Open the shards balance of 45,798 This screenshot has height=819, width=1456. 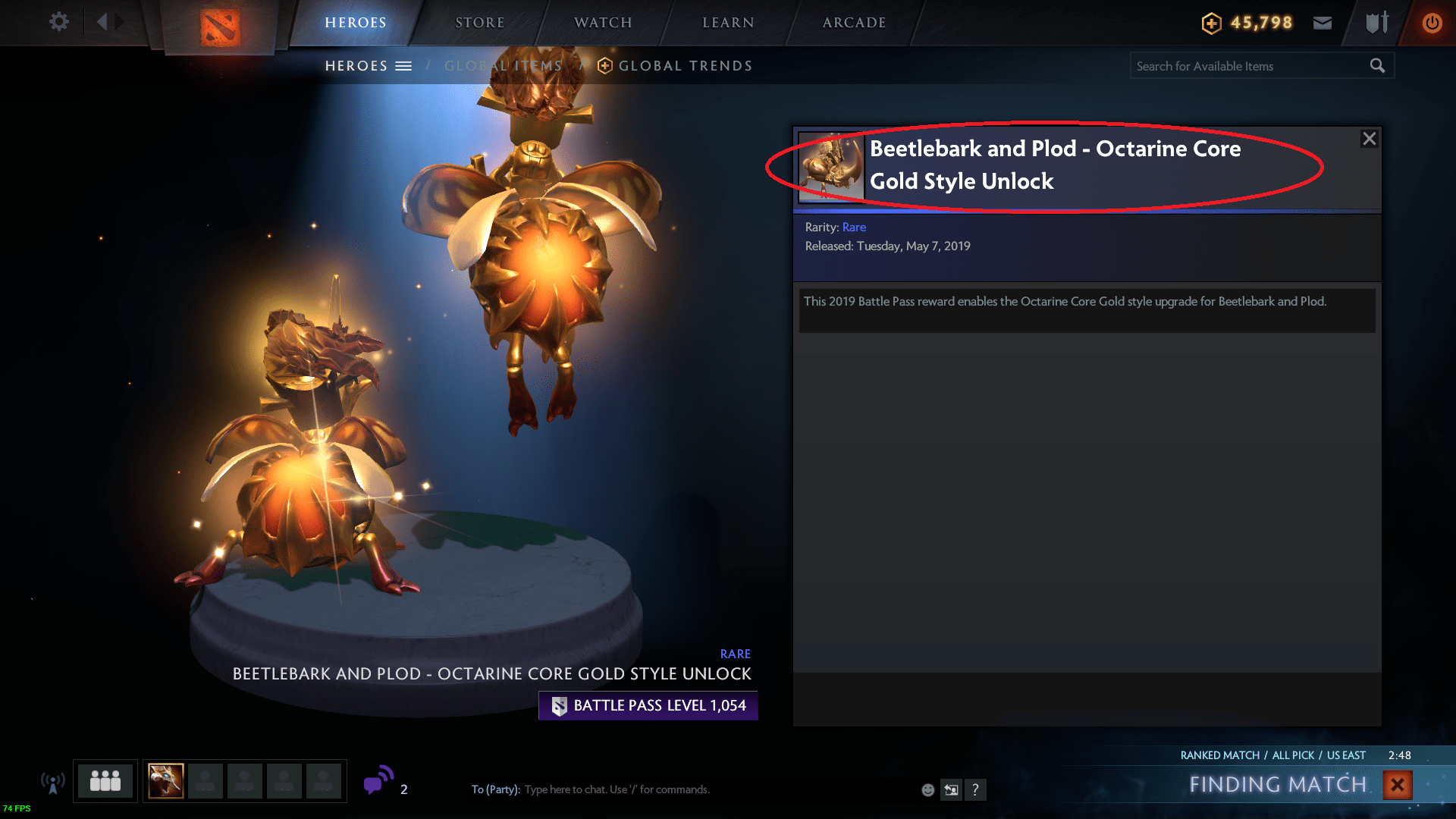coord(1247,23)
